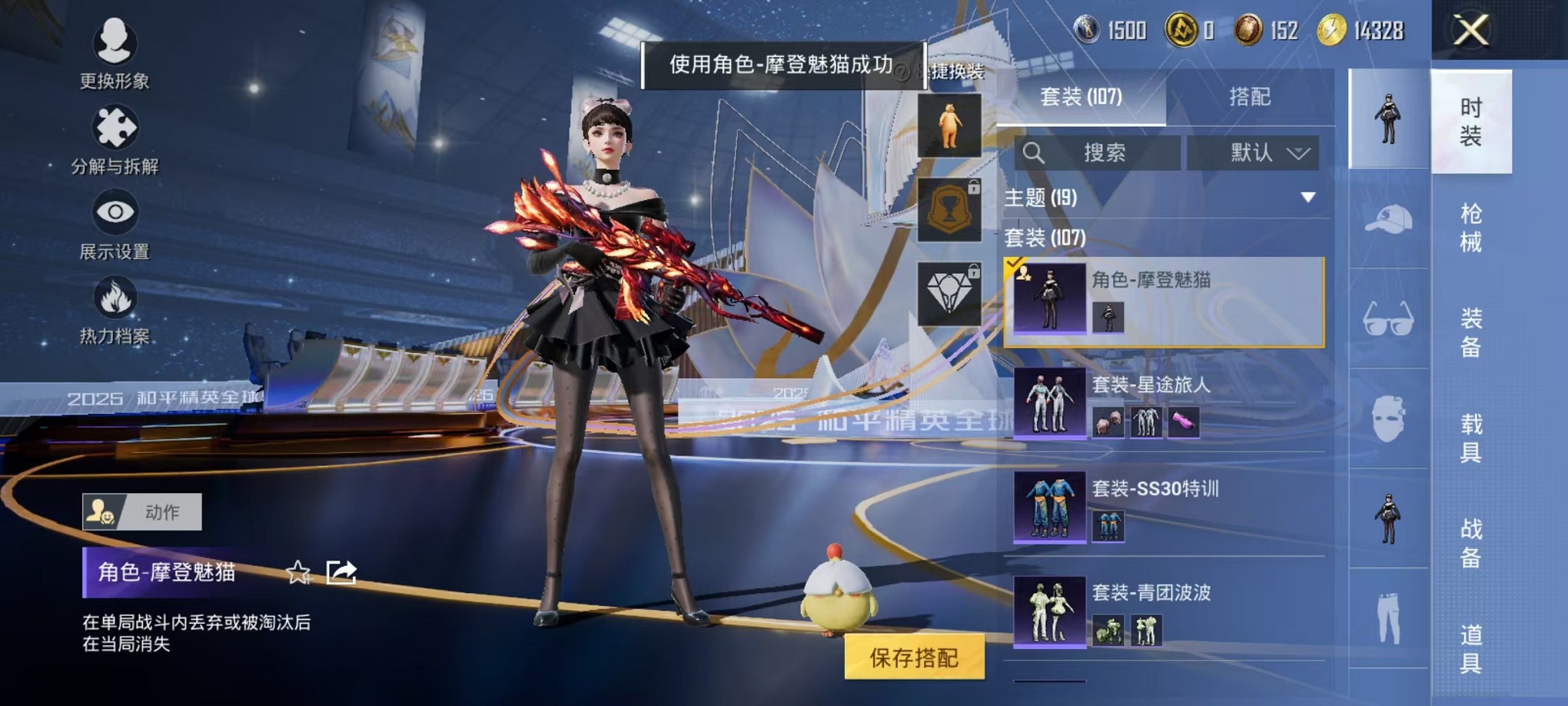Open the 载具 vehicles category
The image size is (1568, 706).
click(x=1470, y=438)
